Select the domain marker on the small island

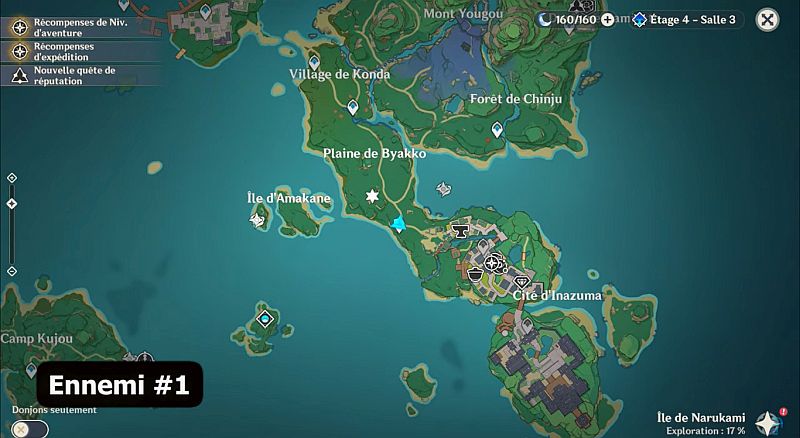tap(265, 319)
